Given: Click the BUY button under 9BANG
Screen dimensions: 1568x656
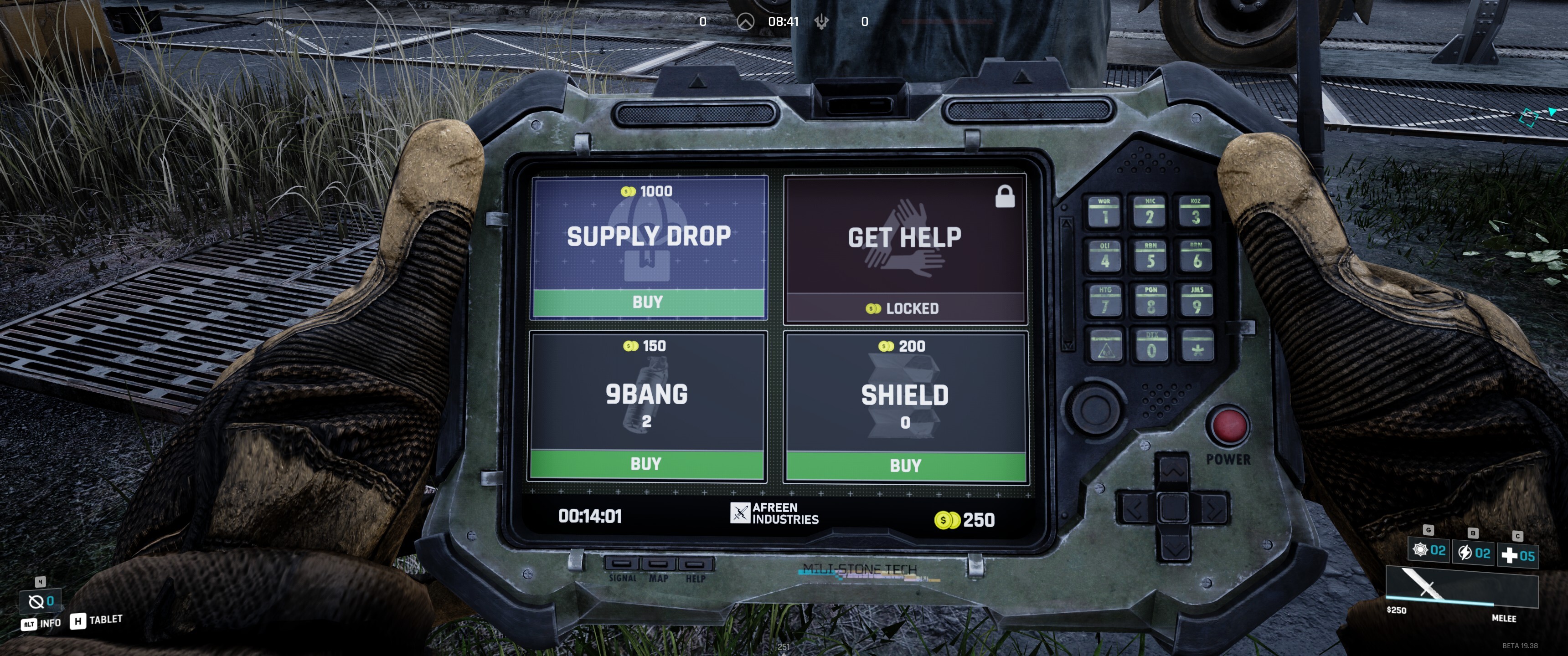Looking at the screenshot, I should click(x=646, y=464).
